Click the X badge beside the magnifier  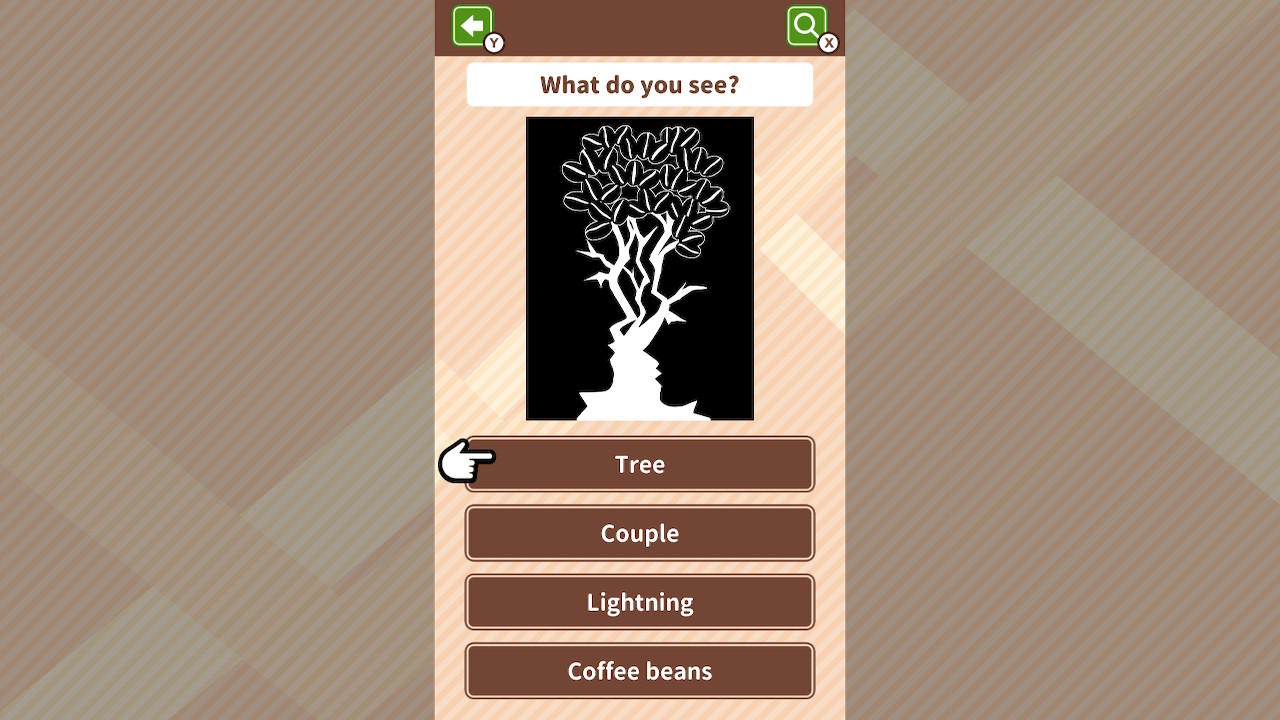(828, 43)
